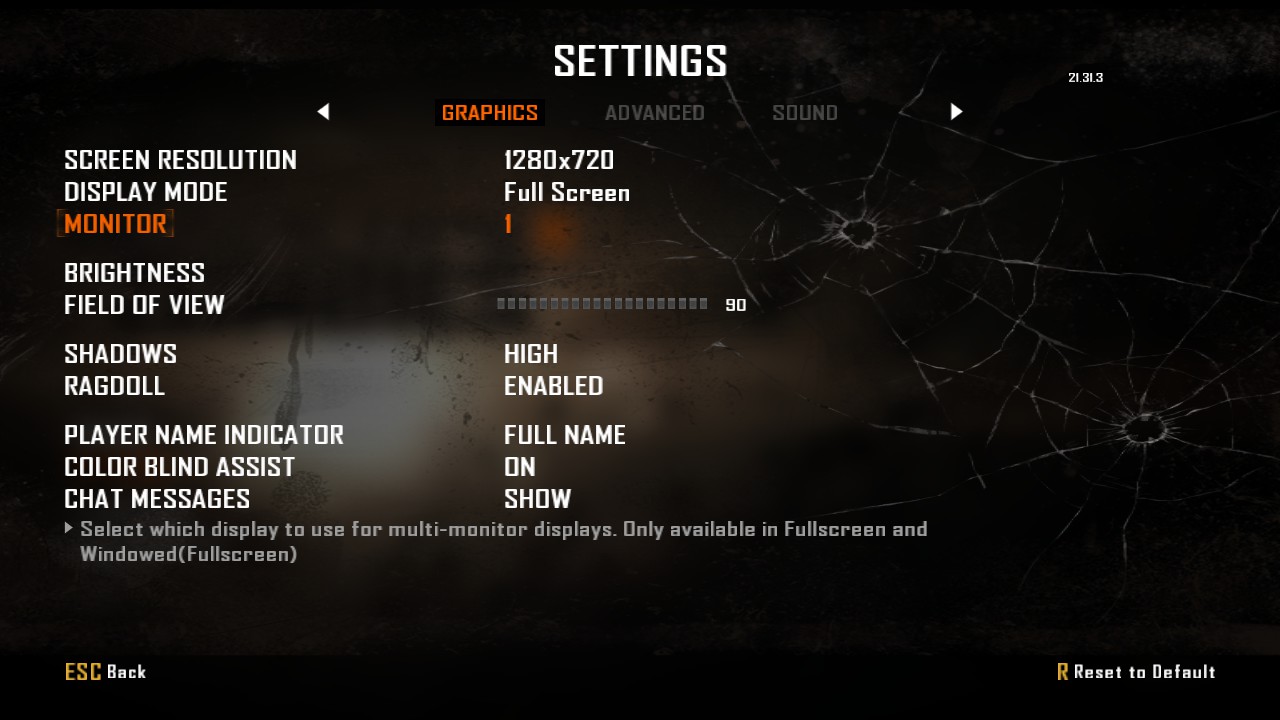Toggle Chat Messages visibility

[537, 499]
